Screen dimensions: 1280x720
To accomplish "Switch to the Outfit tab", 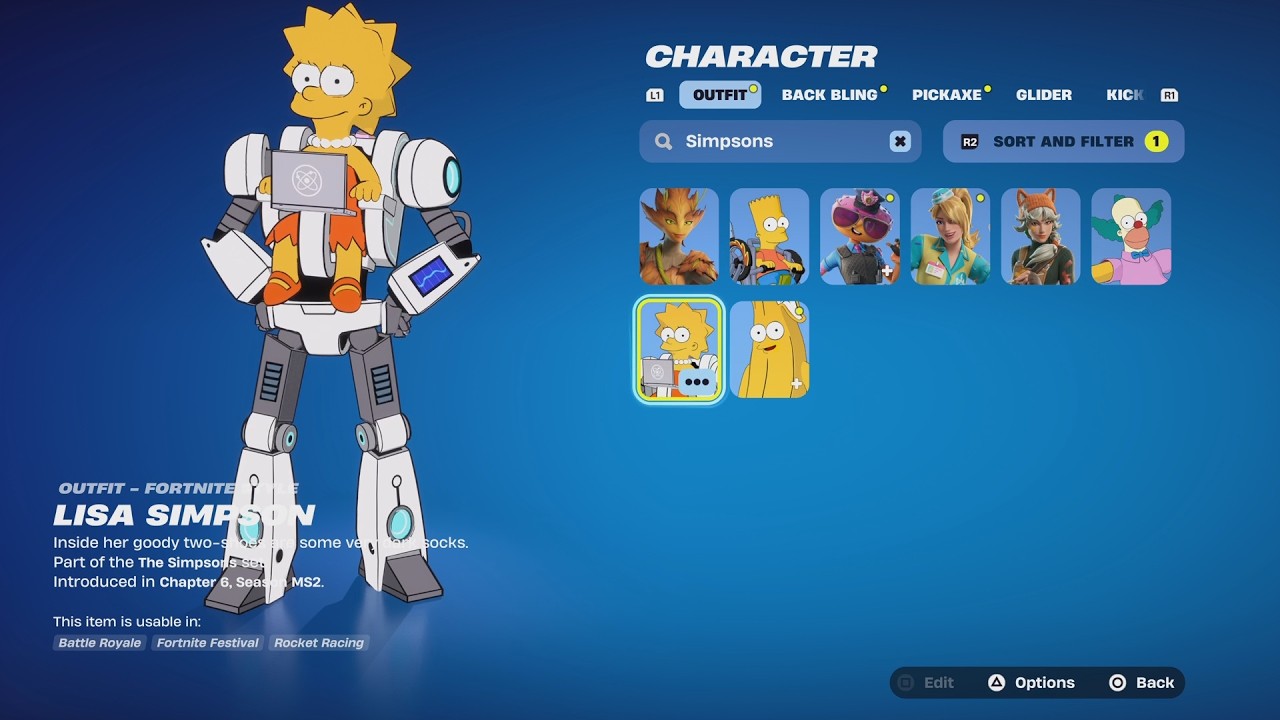I will [x=719, y=95].
